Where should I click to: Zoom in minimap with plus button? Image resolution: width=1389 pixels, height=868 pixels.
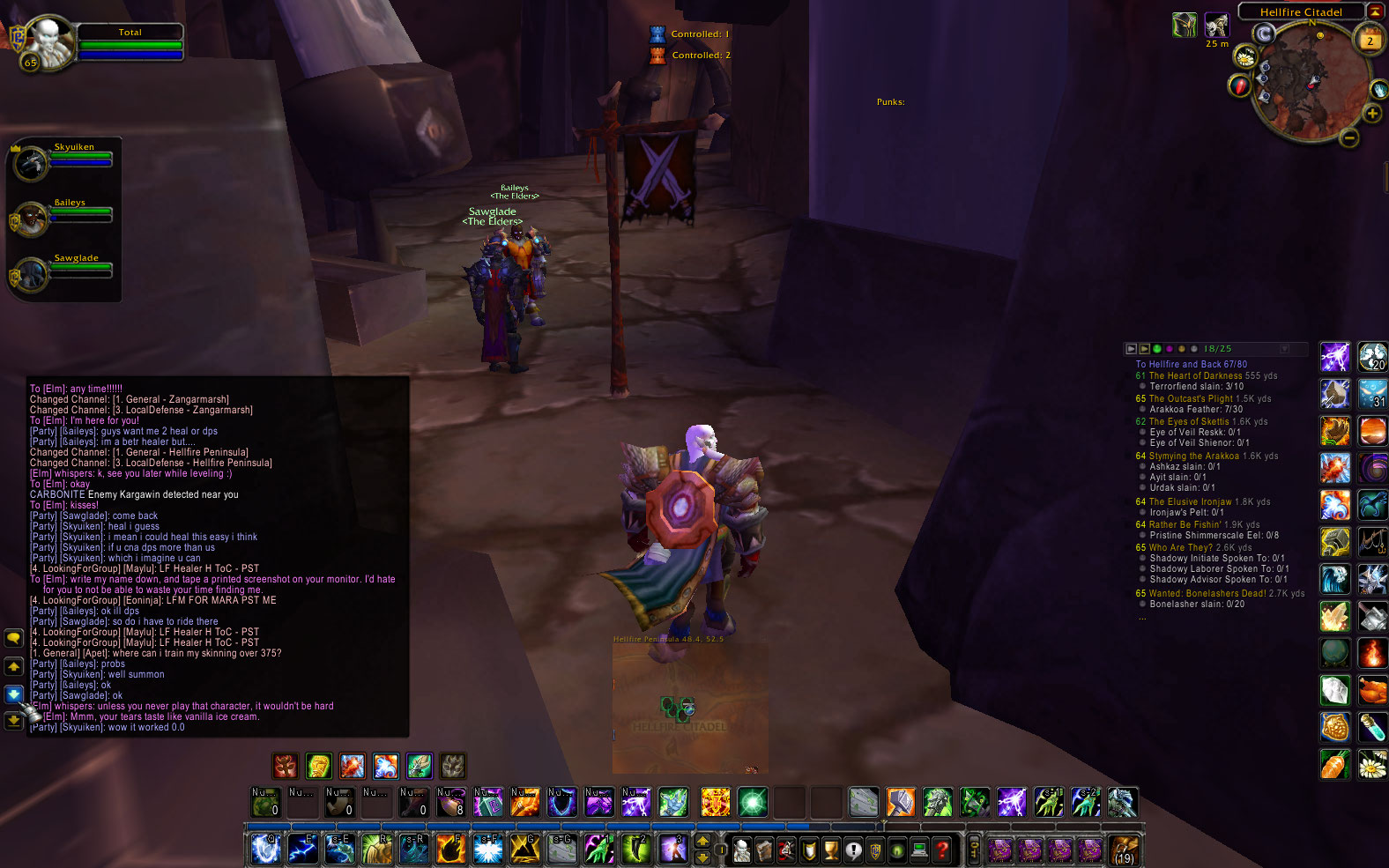(1372, 113)
